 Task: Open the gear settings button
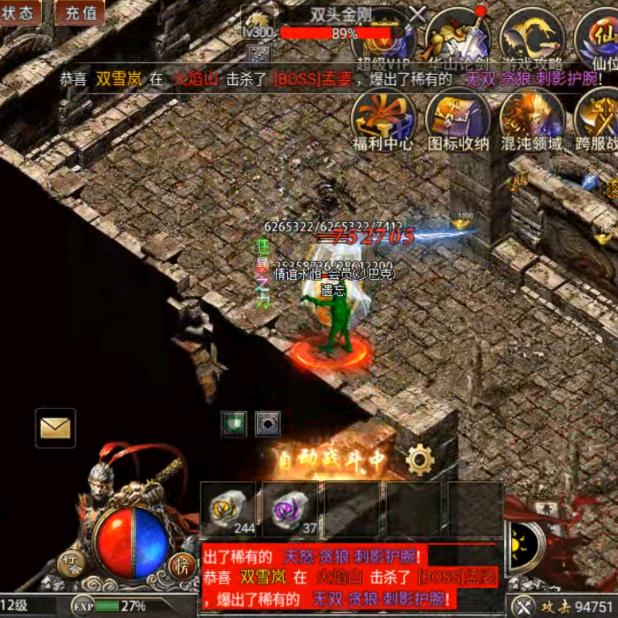(420, 460)
